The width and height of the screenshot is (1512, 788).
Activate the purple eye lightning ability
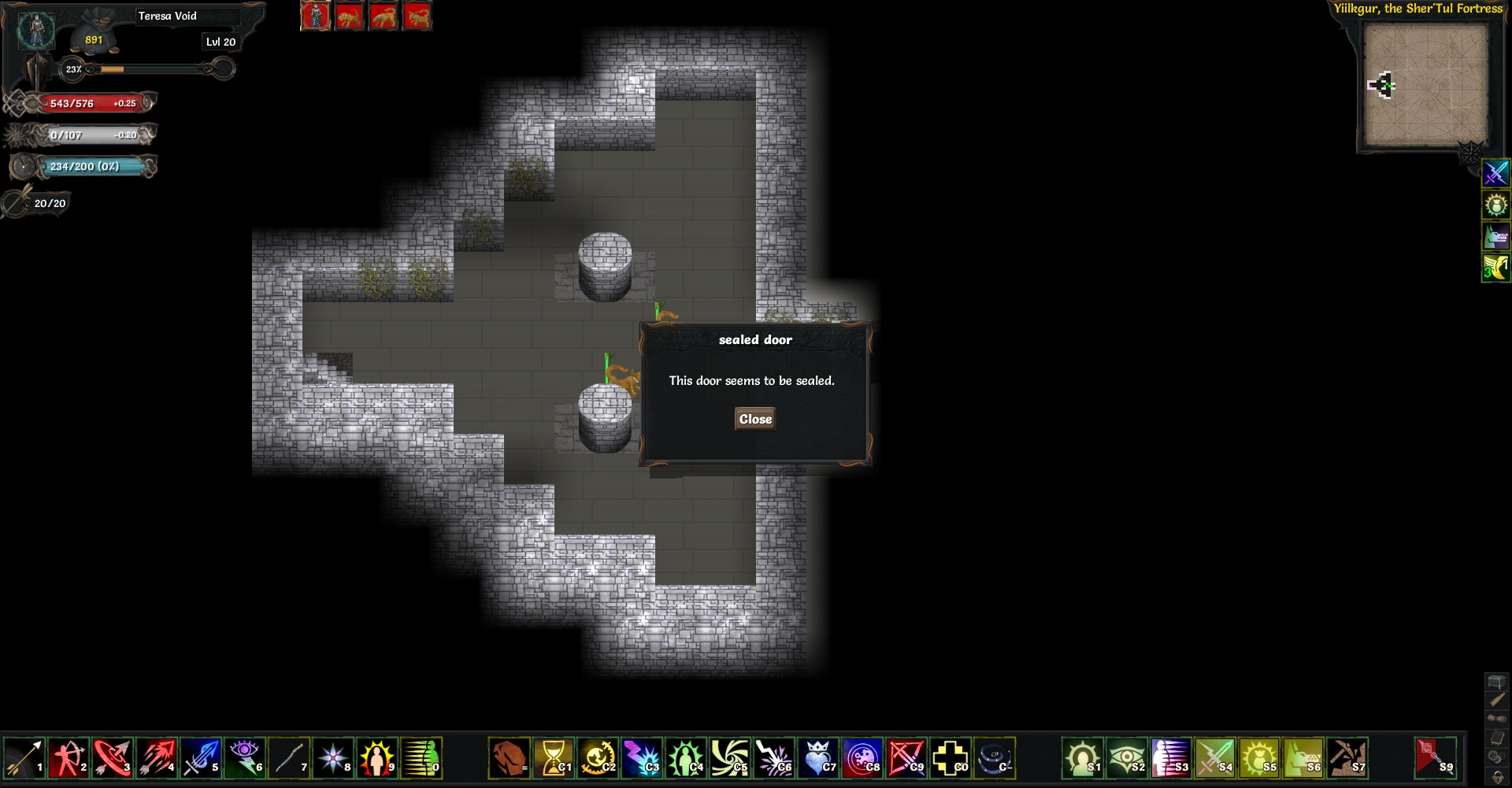pos(245,758)
